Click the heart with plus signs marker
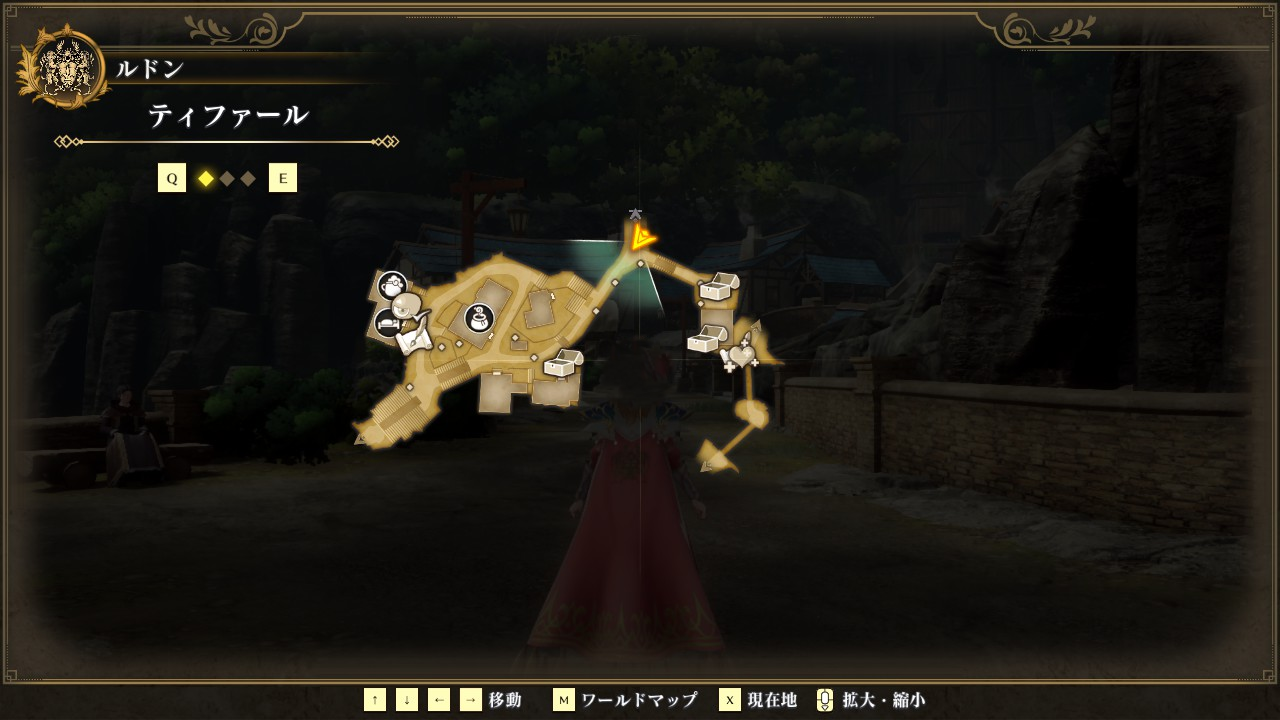Screen dimensions: 1280x720 tap(741, 355)
